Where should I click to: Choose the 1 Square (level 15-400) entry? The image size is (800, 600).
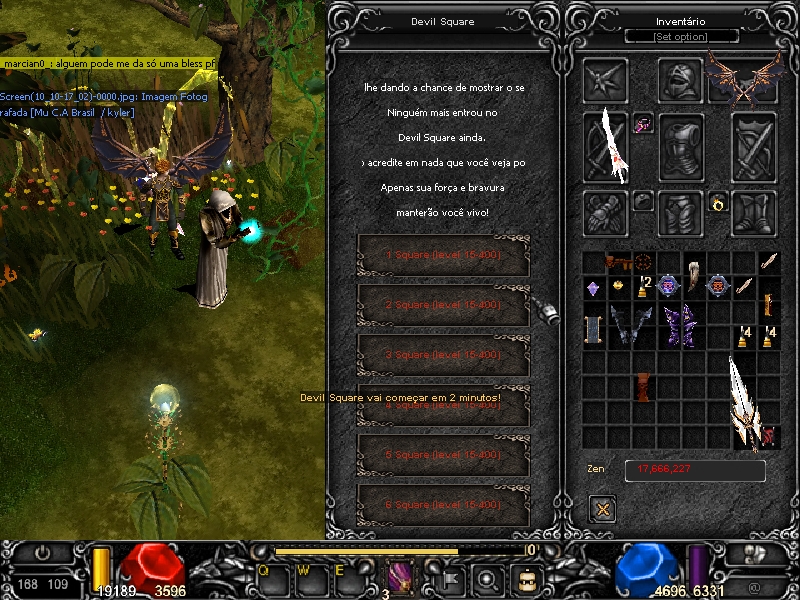pyautogui.click(x=443, y=255)
